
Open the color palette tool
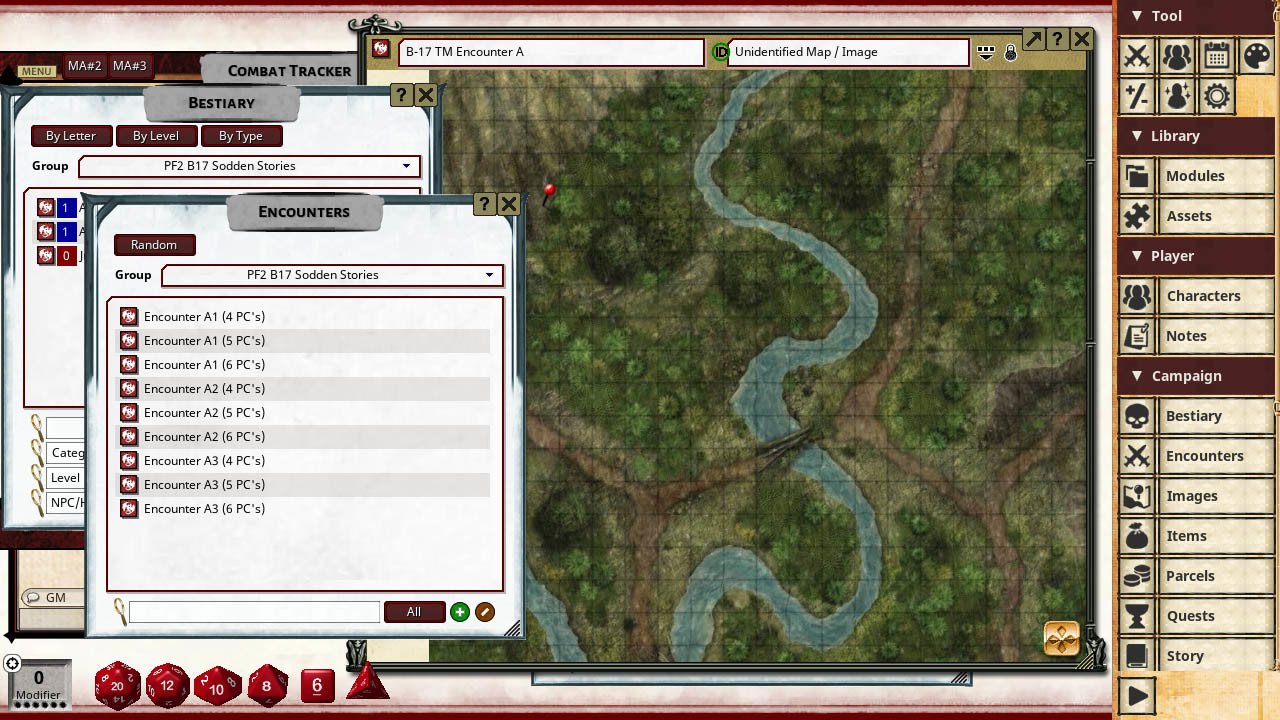(1257, 57)
